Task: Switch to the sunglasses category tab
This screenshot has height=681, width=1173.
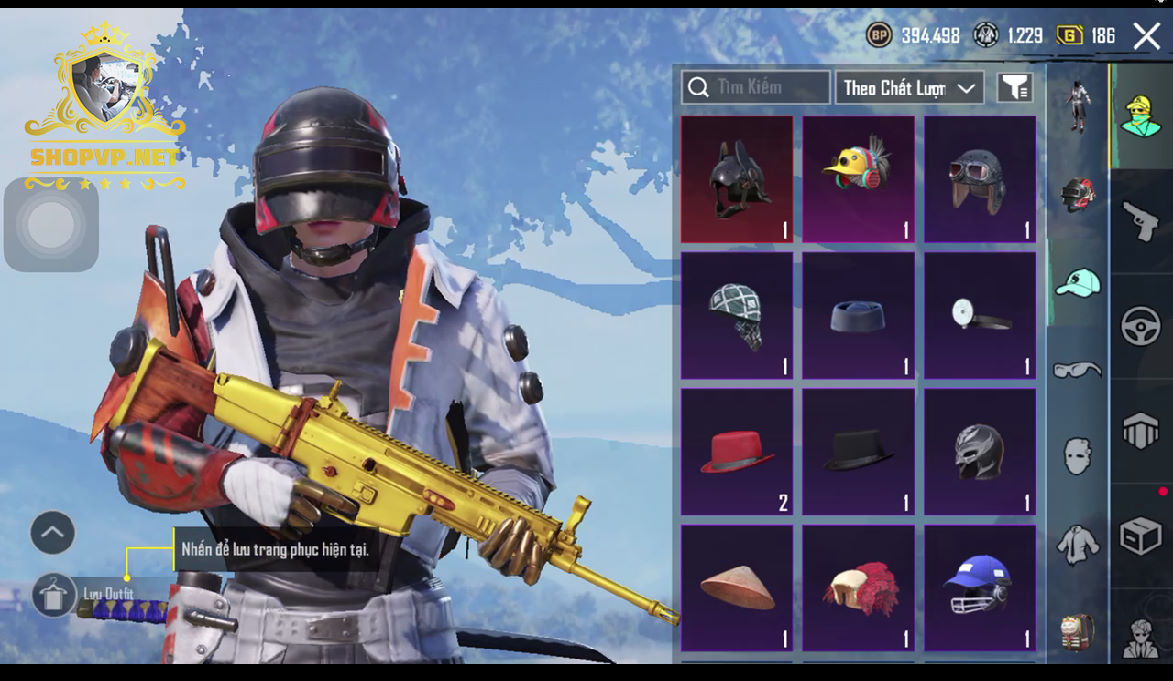Action: (1077, 370)
